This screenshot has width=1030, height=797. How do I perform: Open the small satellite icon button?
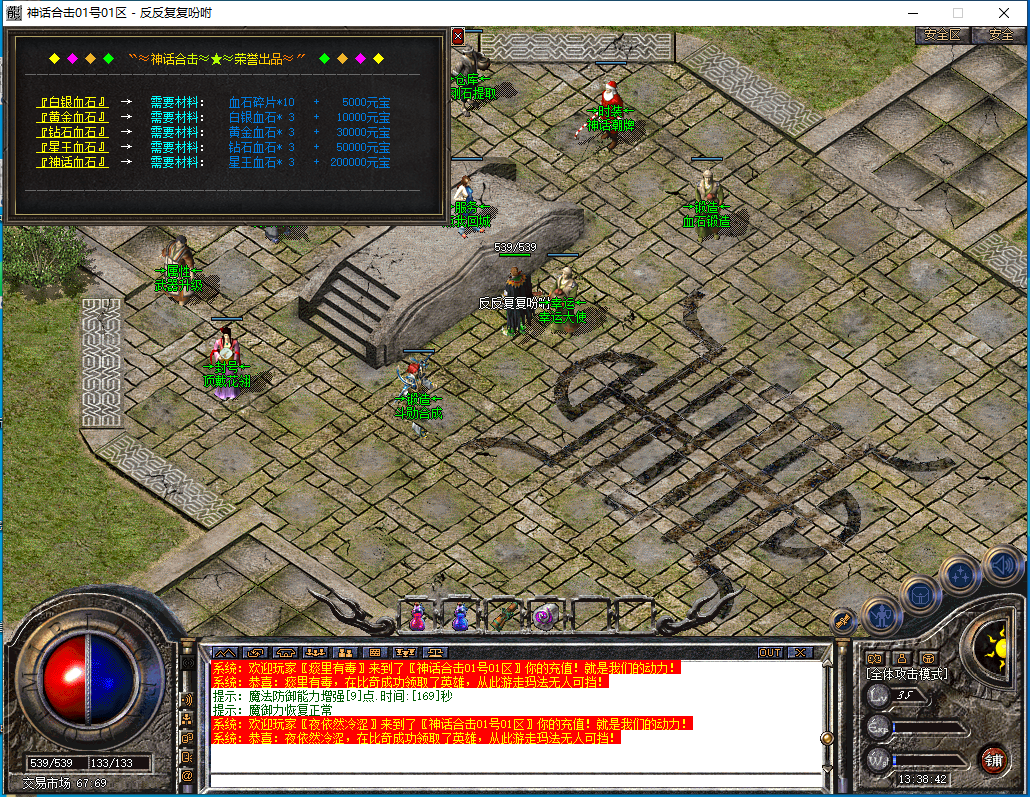point(845,621)
